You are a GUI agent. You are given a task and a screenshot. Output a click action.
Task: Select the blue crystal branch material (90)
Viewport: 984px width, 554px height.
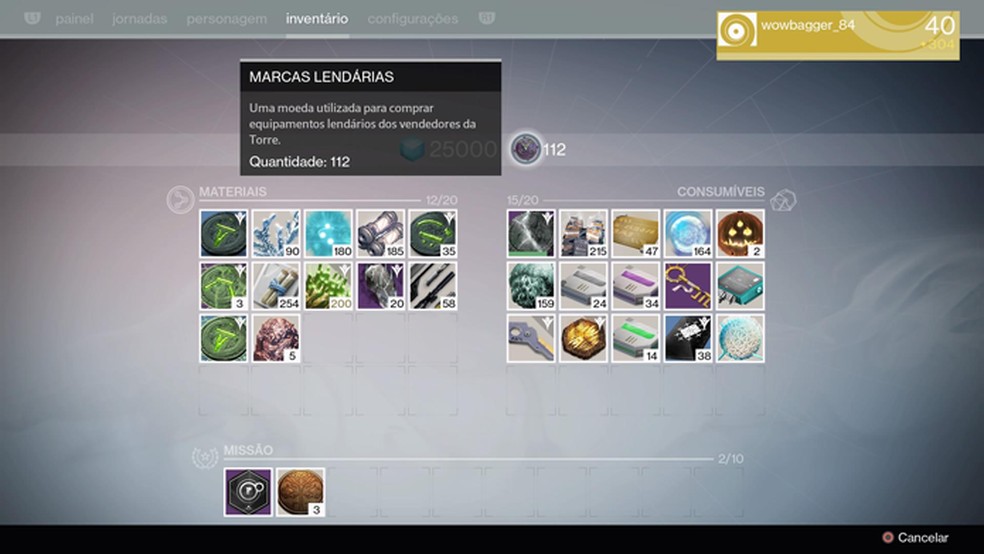[276, 234]
